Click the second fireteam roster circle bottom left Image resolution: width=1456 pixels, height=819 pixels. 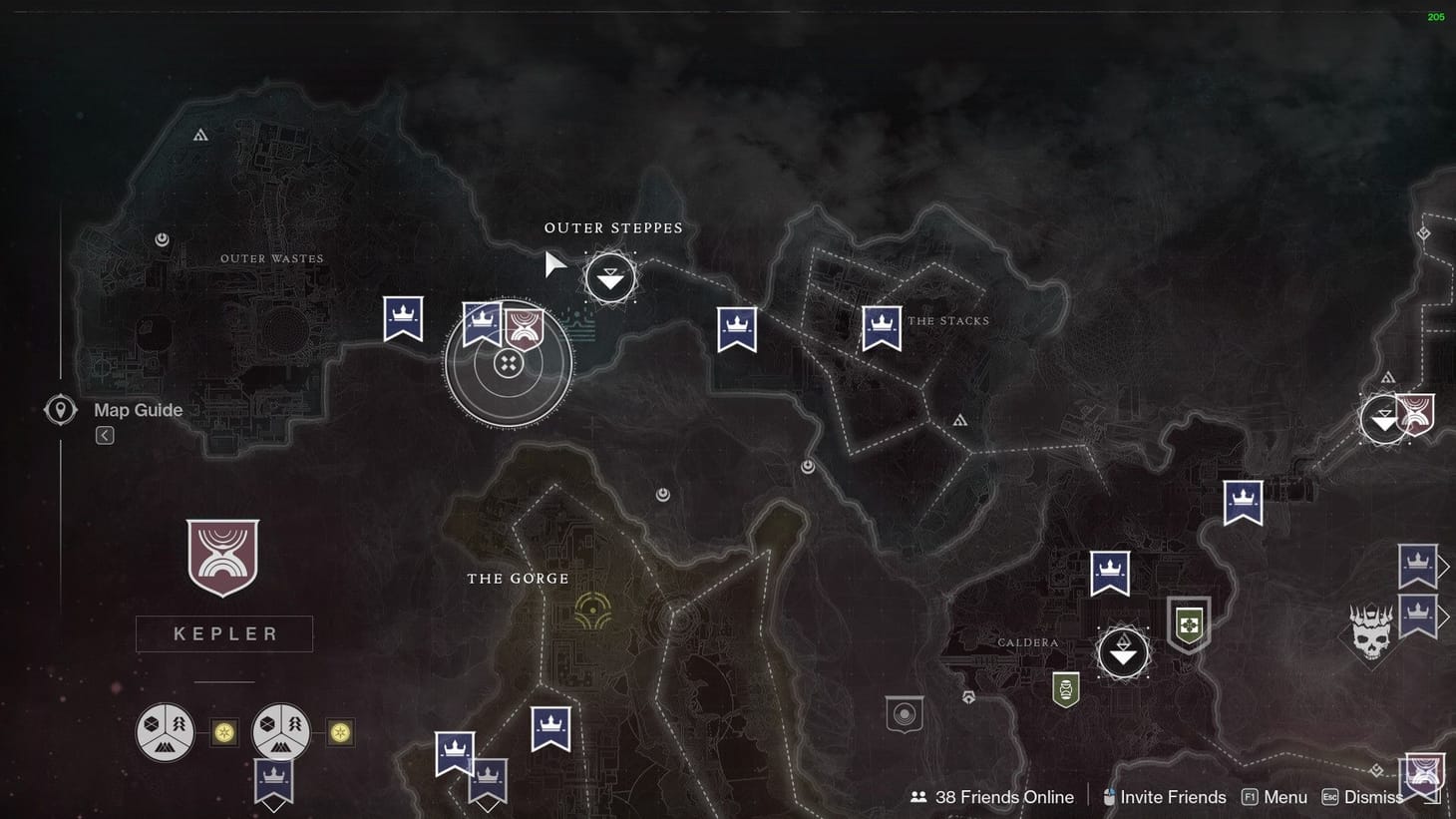(x=280, y=731)
